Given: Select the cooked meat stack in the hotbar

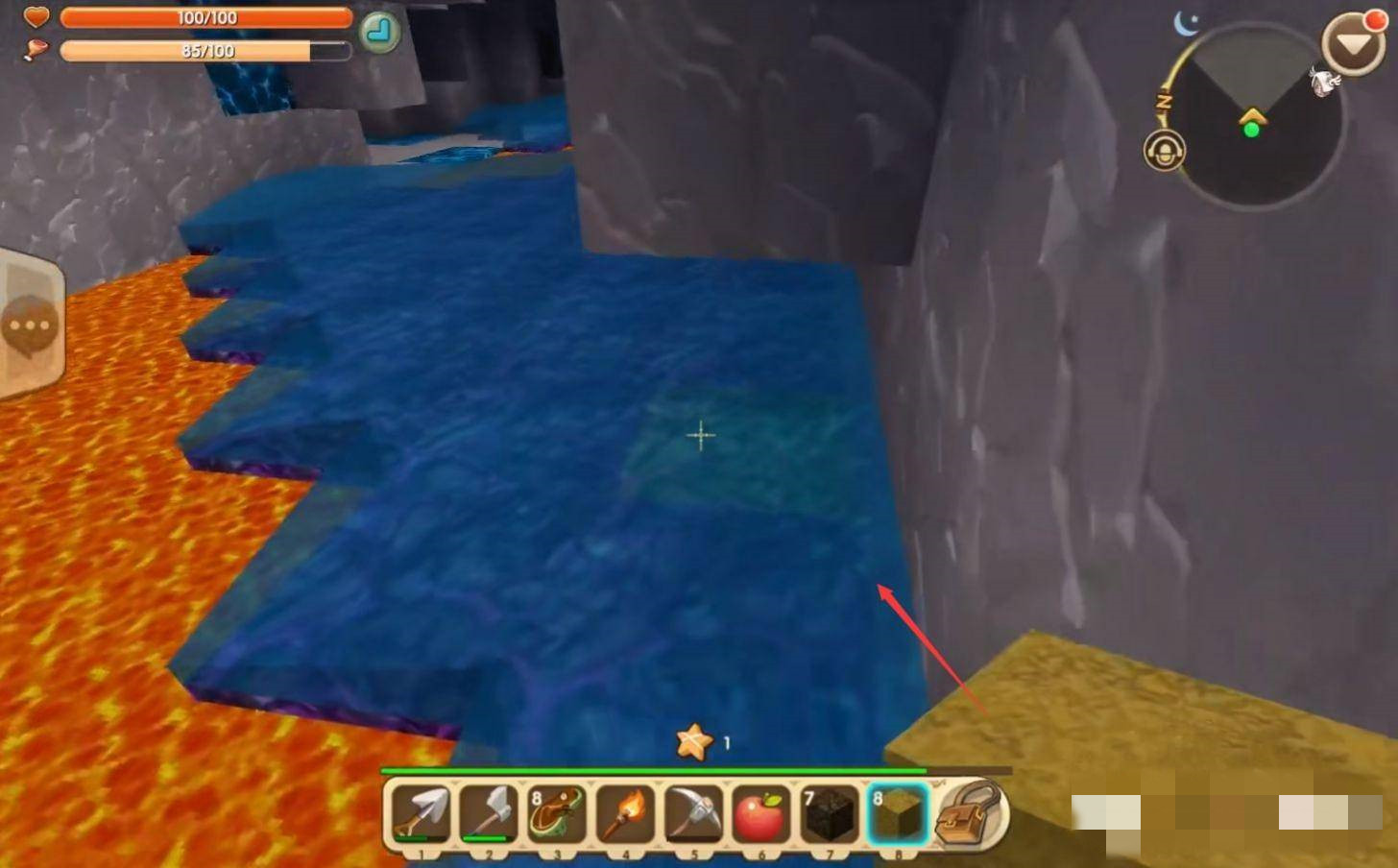Looking at the screenshot, I should [x=557, y=813].
